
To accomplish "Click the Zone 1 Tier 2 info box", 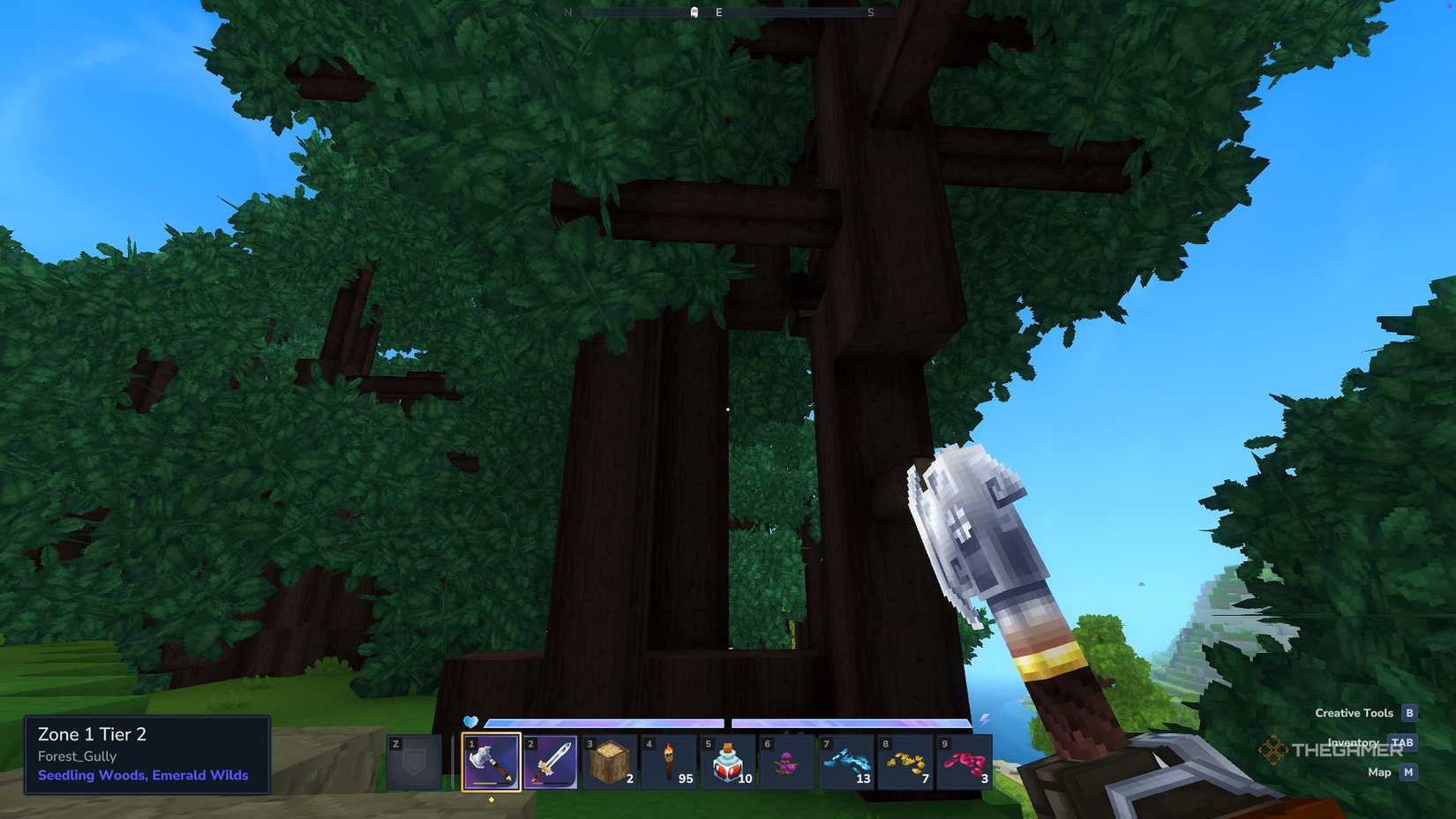I will click(x=92, y=734).
